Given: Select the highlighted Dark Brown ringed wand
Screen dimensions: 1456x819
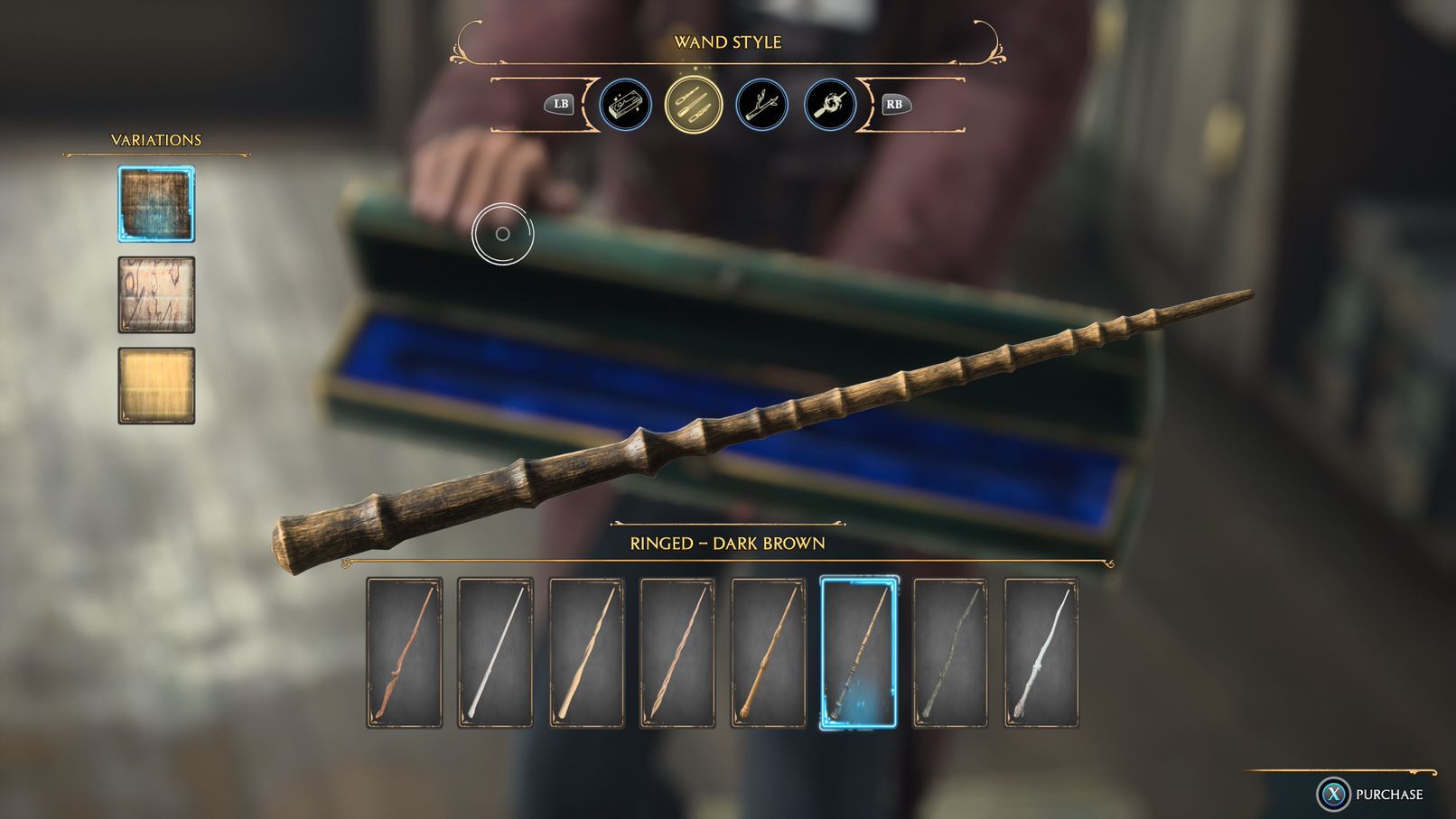Looking at the screenshot, I should click(858, 652).
